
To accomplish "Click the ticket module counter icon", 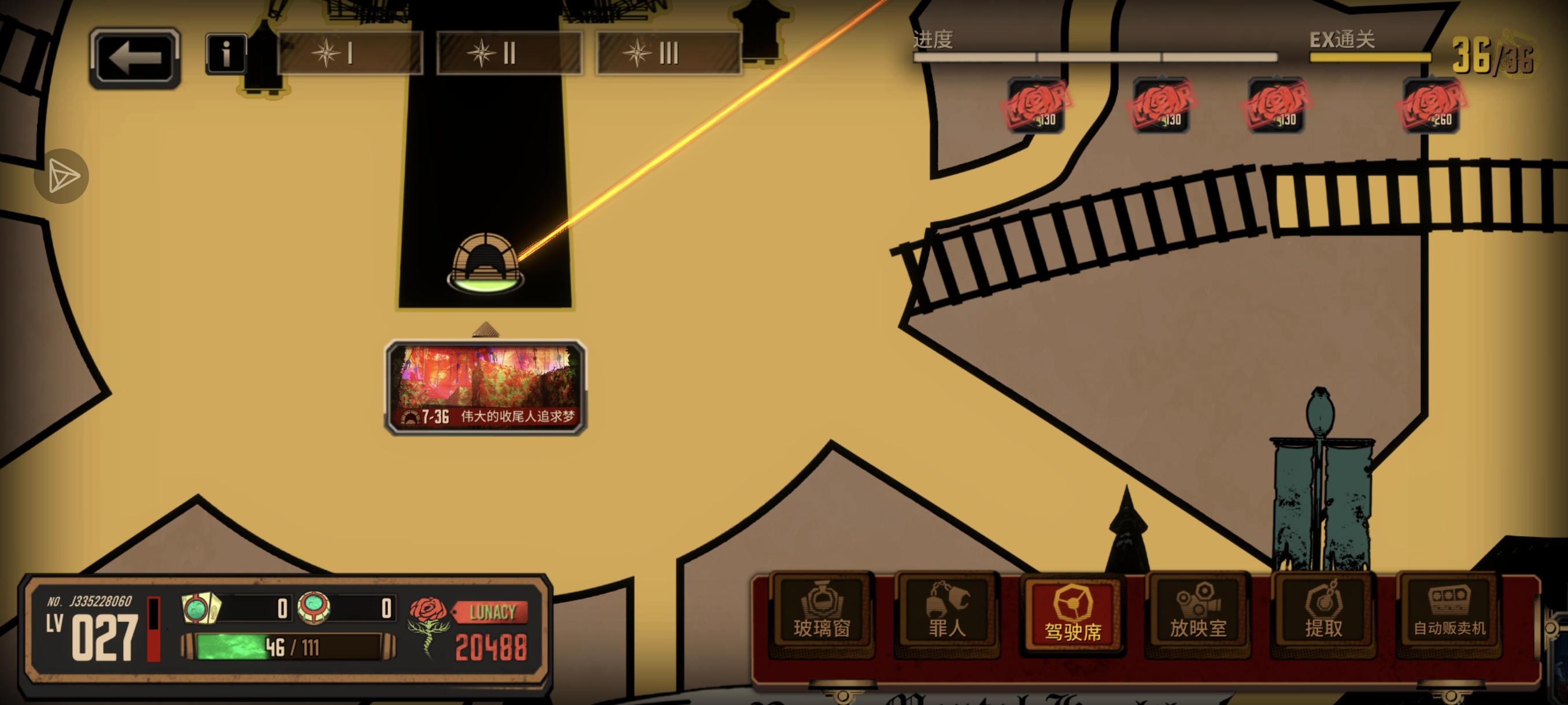I will click(x=201, y=608).
